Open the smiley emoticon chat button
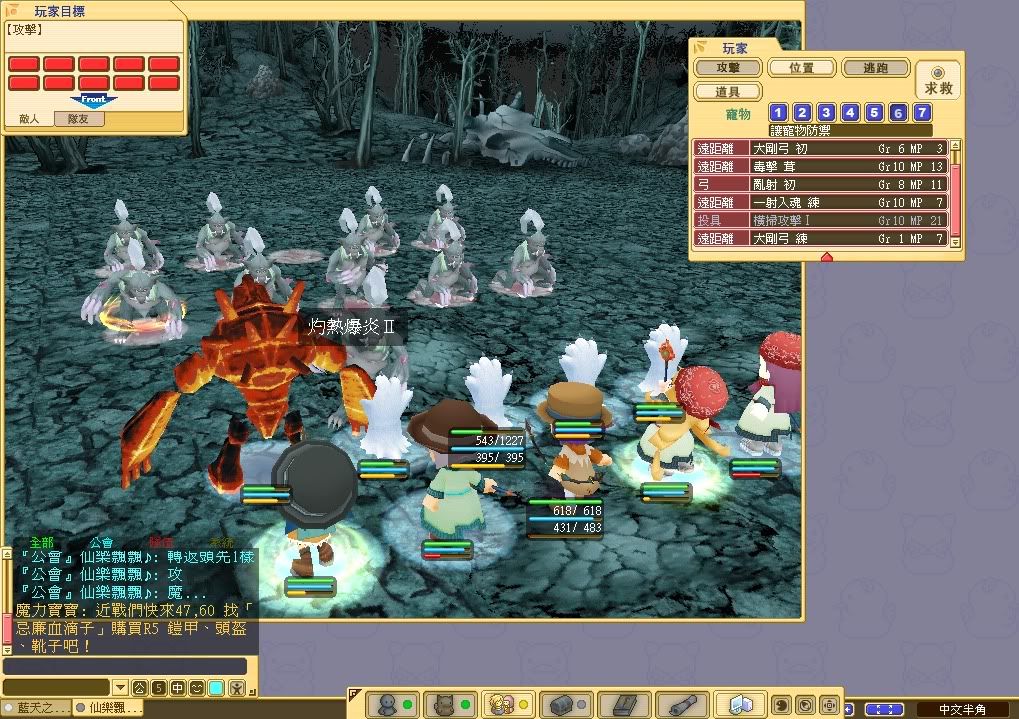The width and height of the screenshot is (1019, 719). pos(196,688)
